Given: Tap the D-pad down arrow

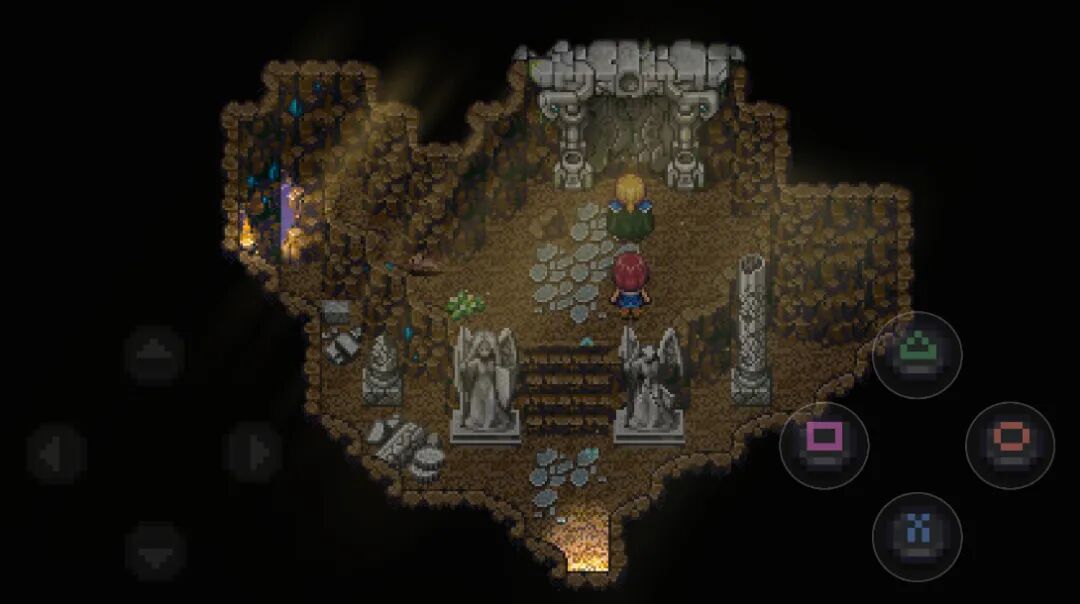Looking at the screenshot, I should click(154, 551).
